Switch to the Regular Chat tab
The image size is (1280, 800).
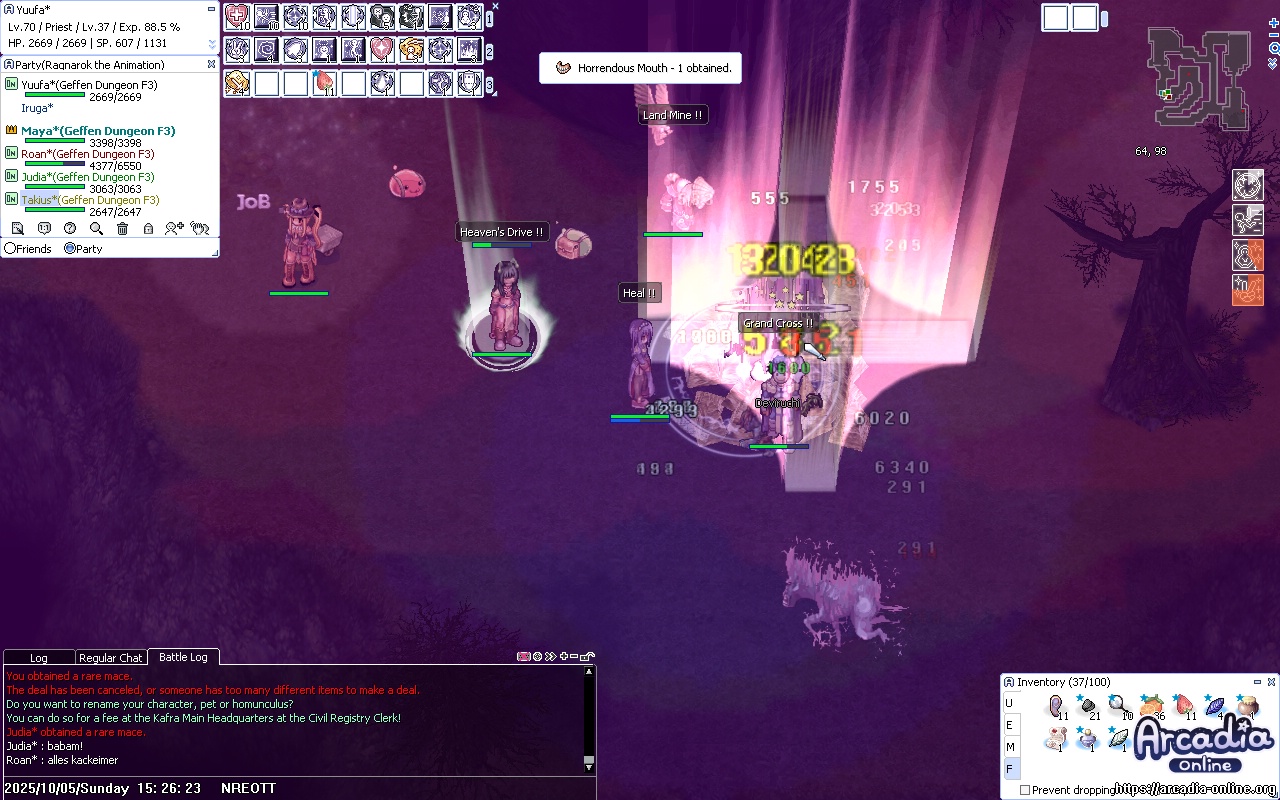[111, 658]
